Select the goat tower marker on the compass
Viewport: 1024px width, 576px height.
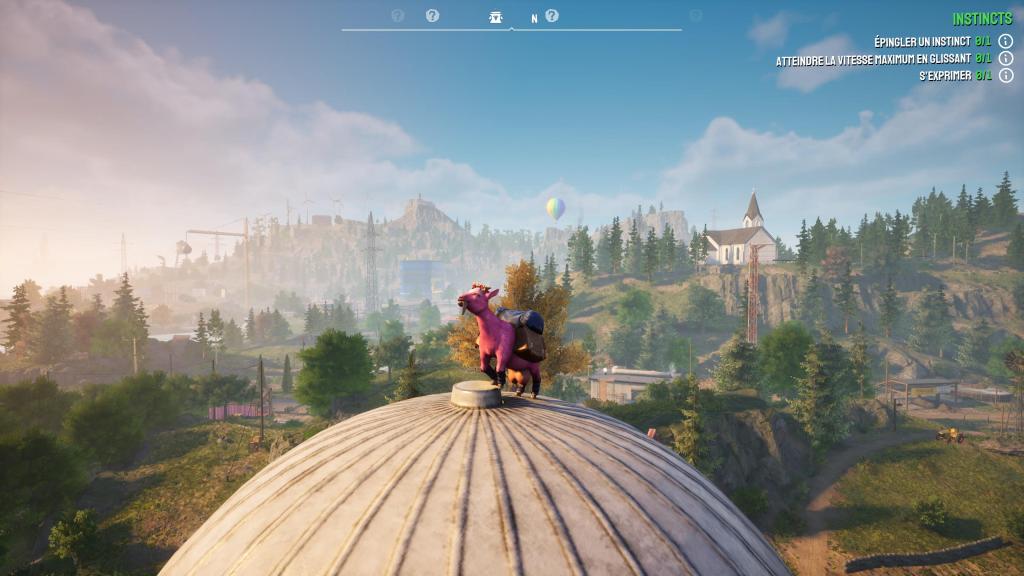[x=496, y=17]
